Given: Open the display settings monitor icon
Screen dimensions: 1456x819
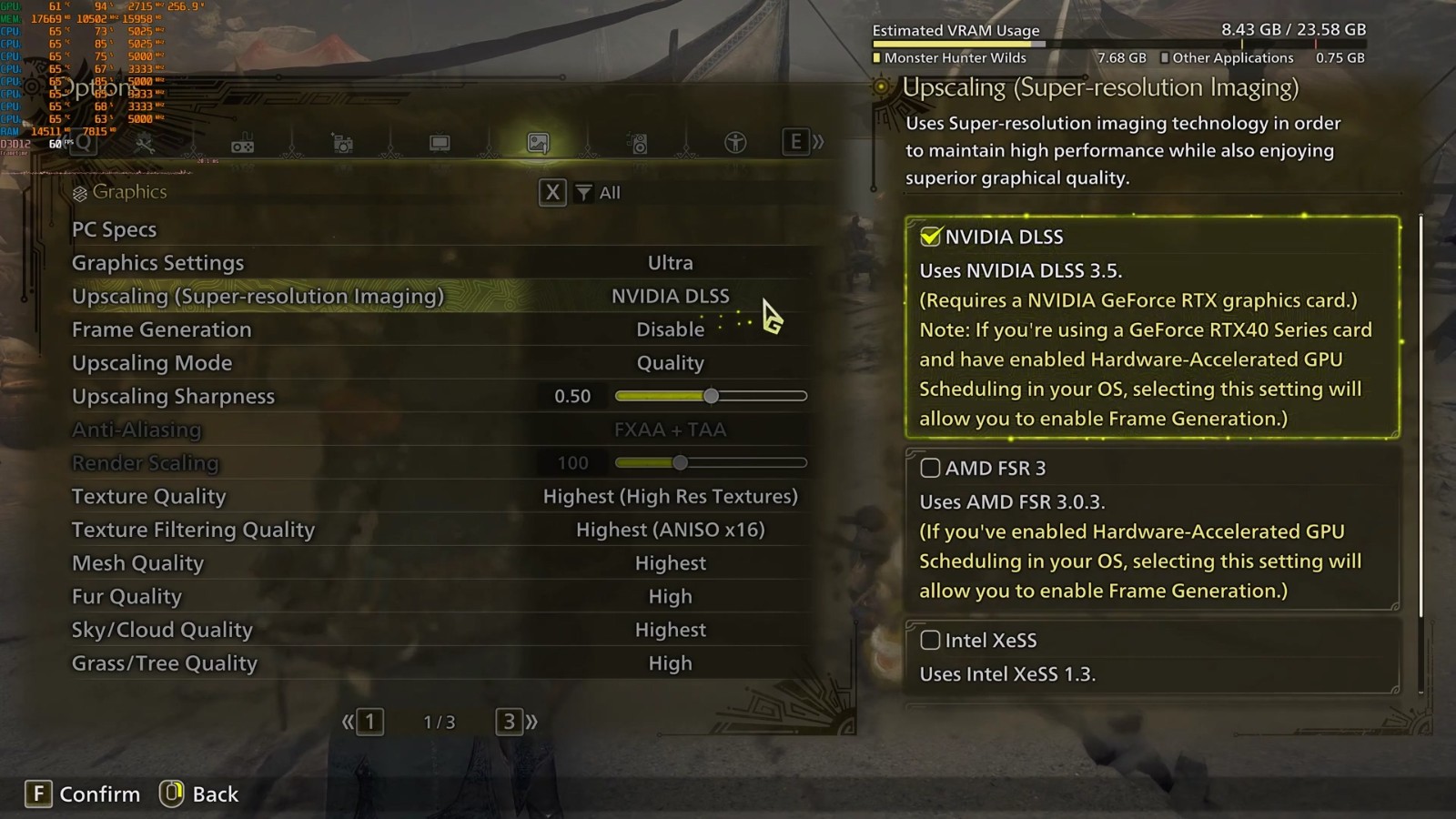Looking at the screenshot, I should coord(440,142).
